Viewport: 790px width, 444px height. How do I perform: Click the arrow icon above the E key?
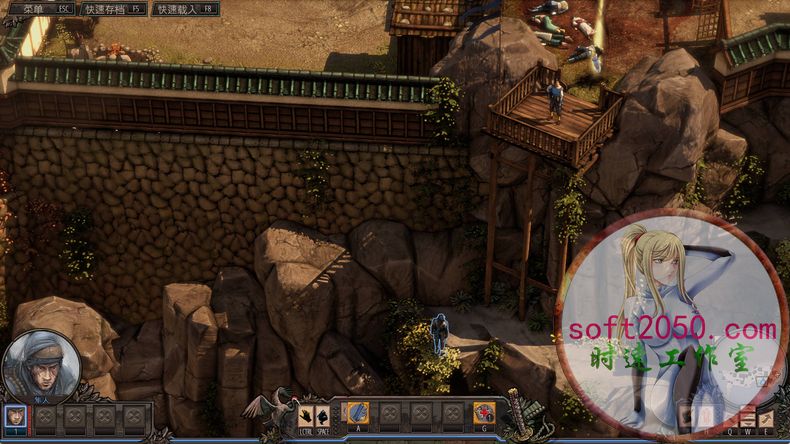(766, 417)
